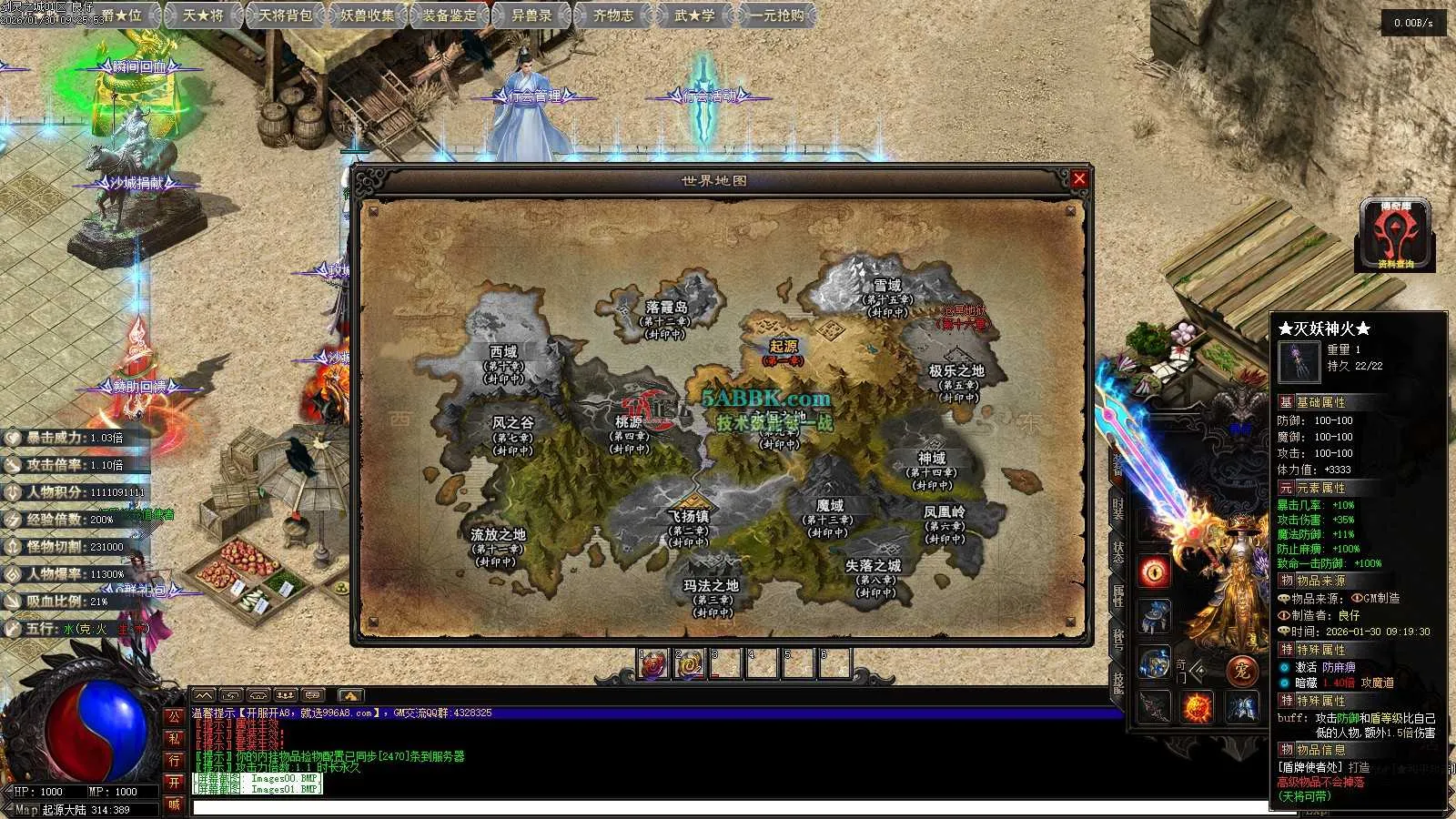Screen dimensions: 1456x819
Task: Switch to the 时装 character tab
Action: coord(1117,510)
